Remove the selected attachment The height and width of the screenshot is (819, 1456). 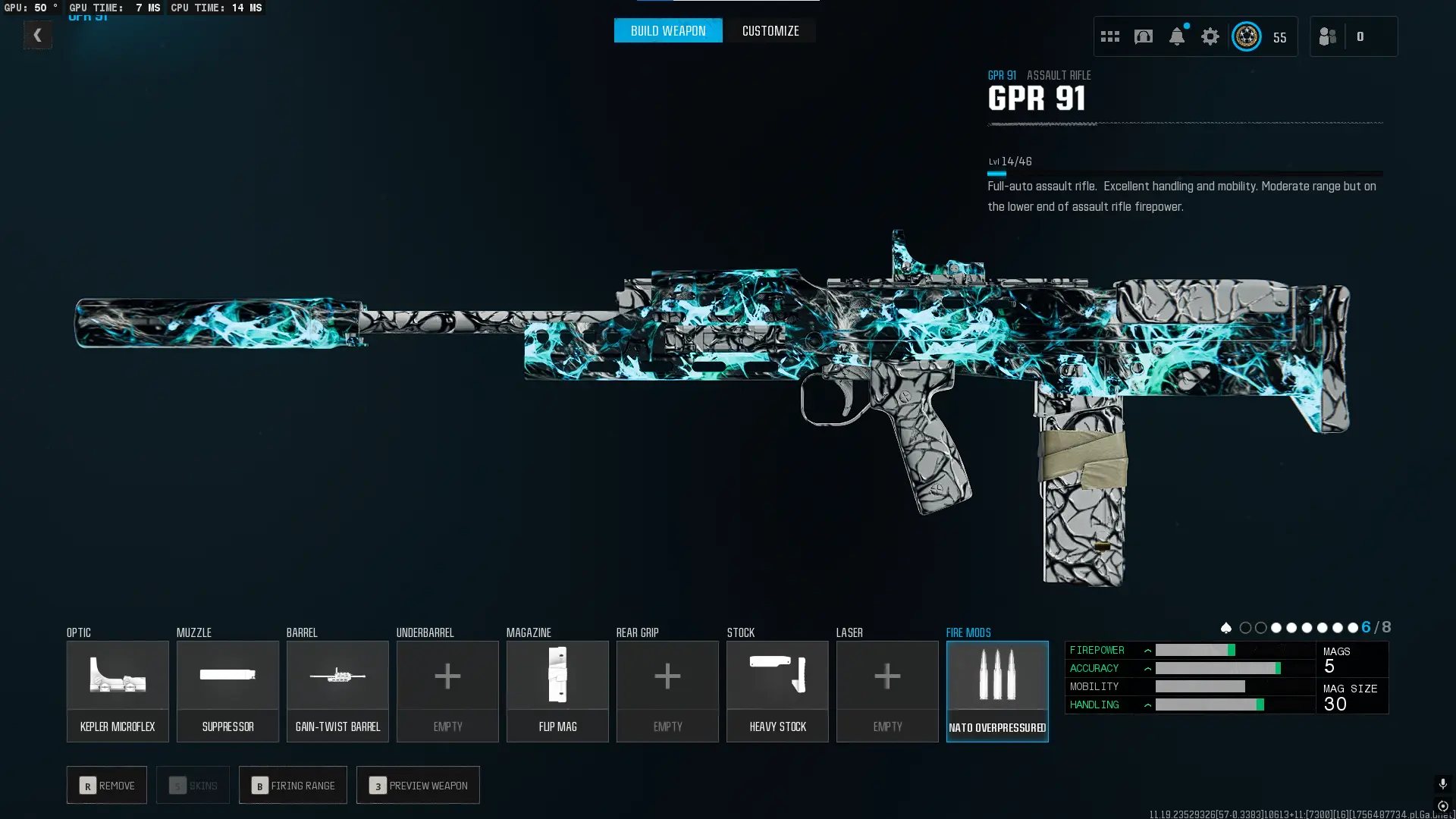(x=107, y=785)
